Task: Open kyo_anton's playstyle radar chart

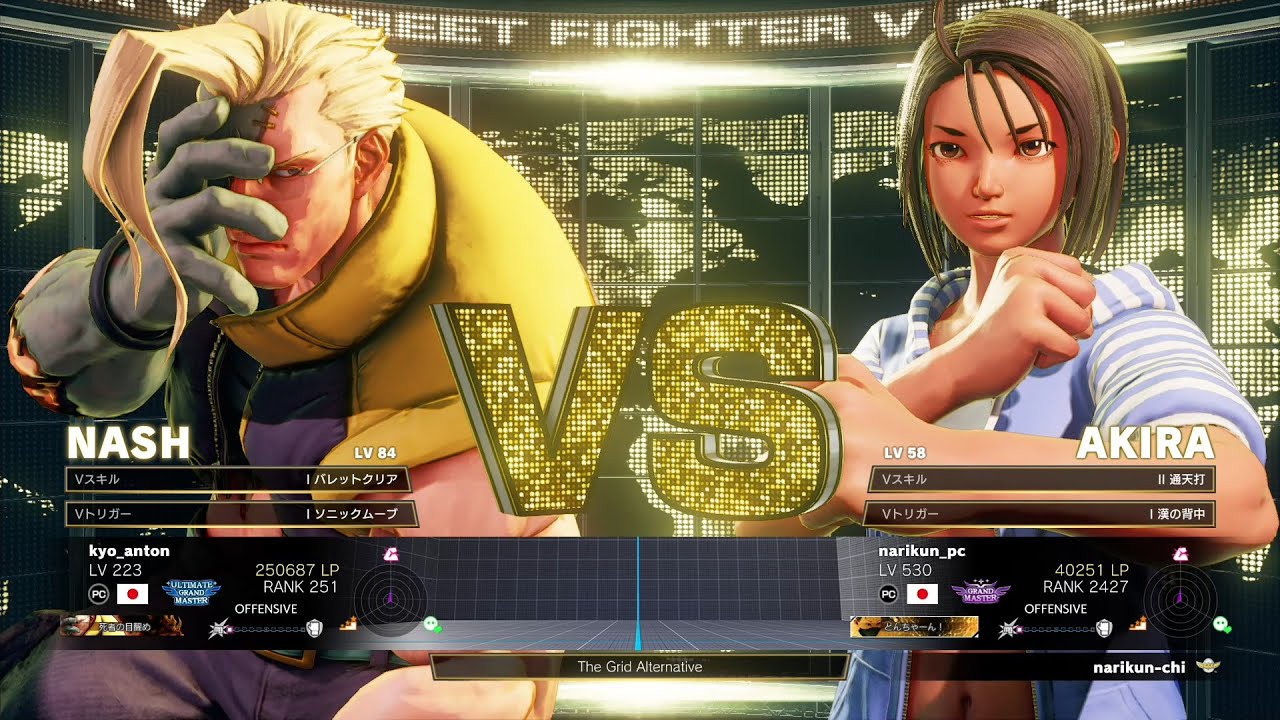Action: (389, 598)
